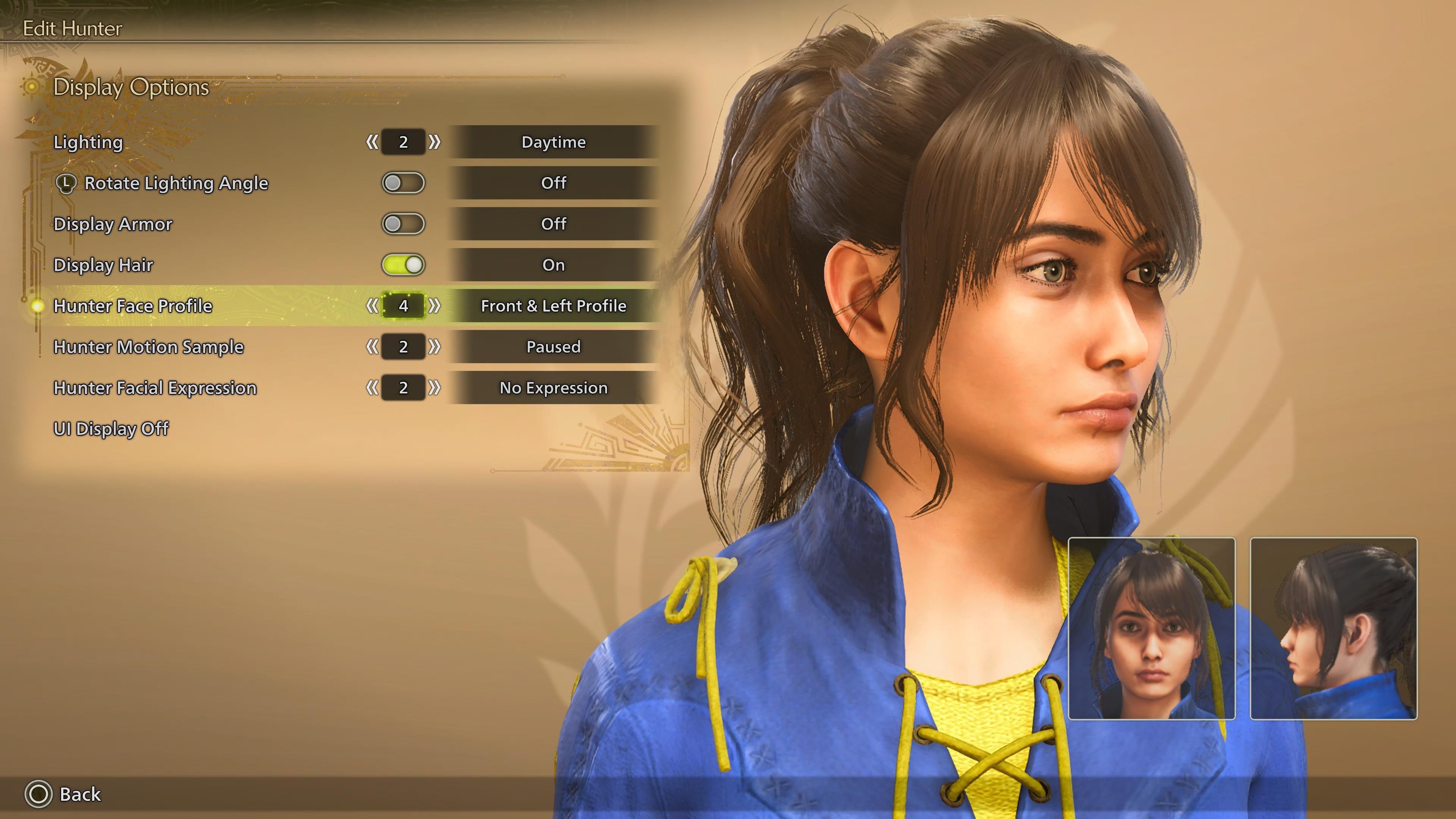This screenshot has width=1456, height=819.
Task: Select the Hunter Motion Sample row
Action: (x=149, y=347)
